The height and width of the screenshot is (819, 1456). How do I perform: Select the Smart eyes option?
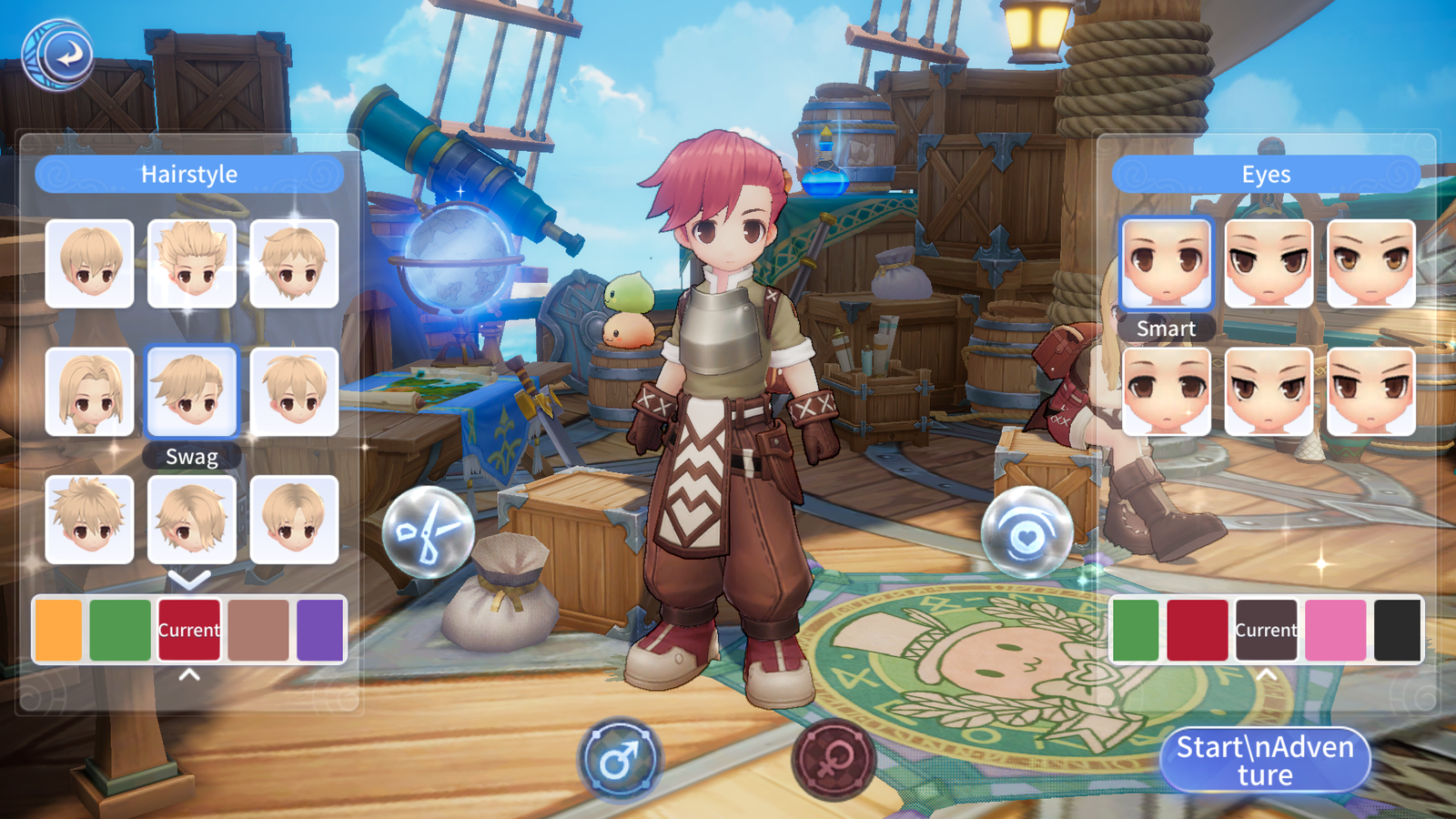coord(1167,263)
